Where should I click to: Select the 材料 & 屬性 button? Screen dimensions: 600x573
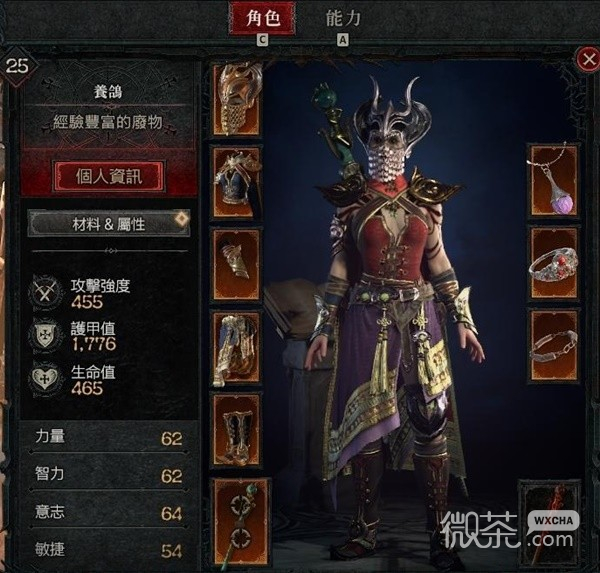pyautogui.click(x=109, y=224)
